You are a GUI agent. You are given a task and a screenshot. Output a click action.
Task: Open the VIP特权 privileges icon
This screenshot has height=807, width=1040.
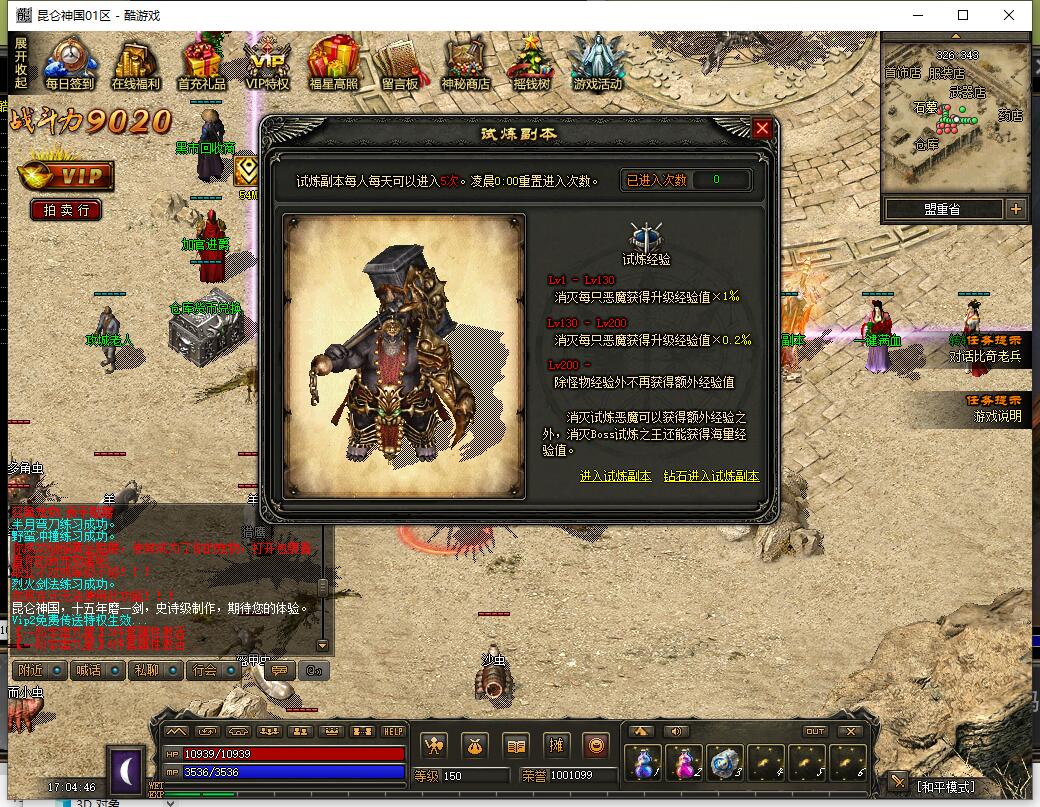coord(268,65)
